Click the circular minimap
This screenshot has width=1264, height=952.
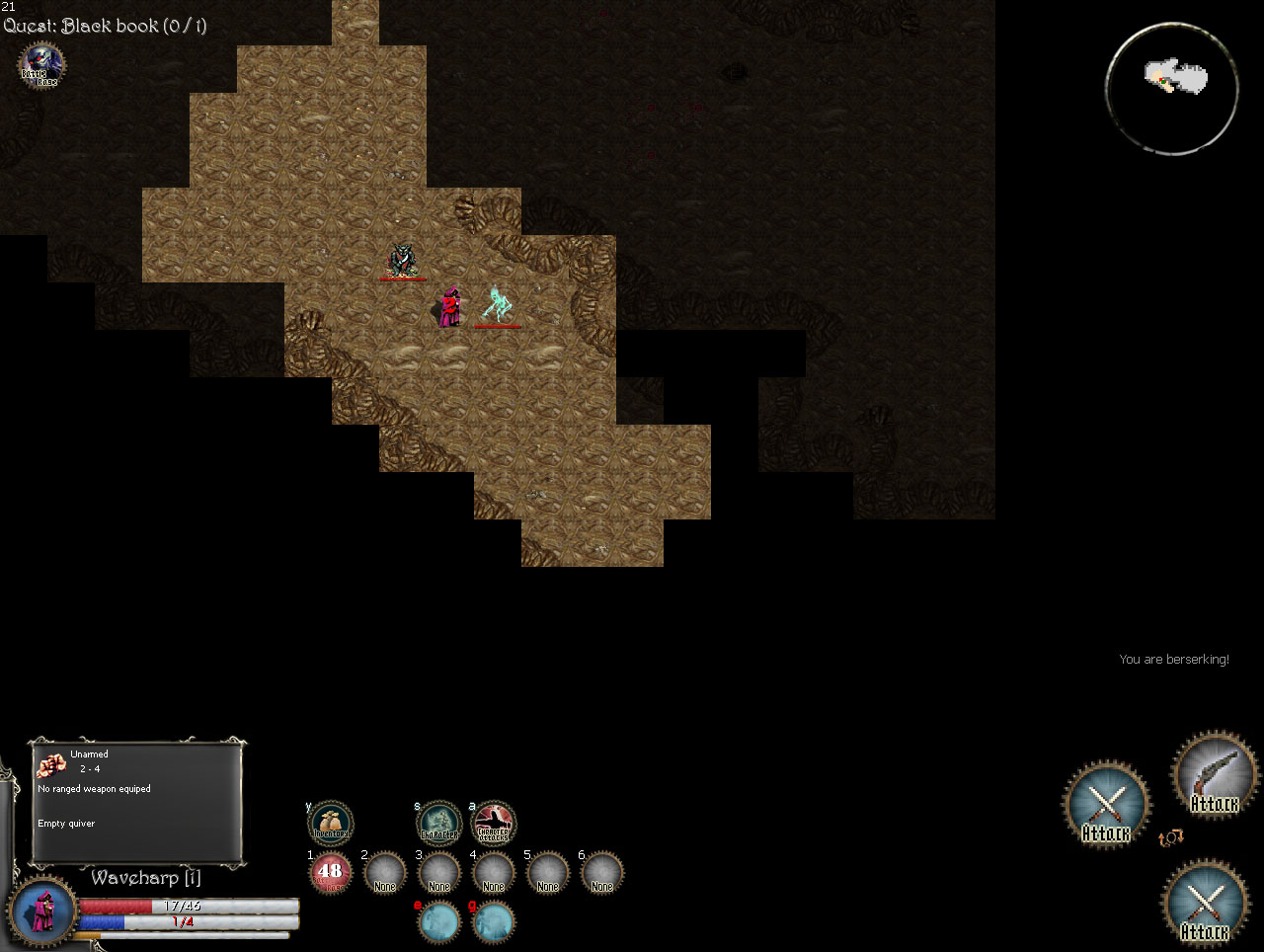tap(1172, 89)
